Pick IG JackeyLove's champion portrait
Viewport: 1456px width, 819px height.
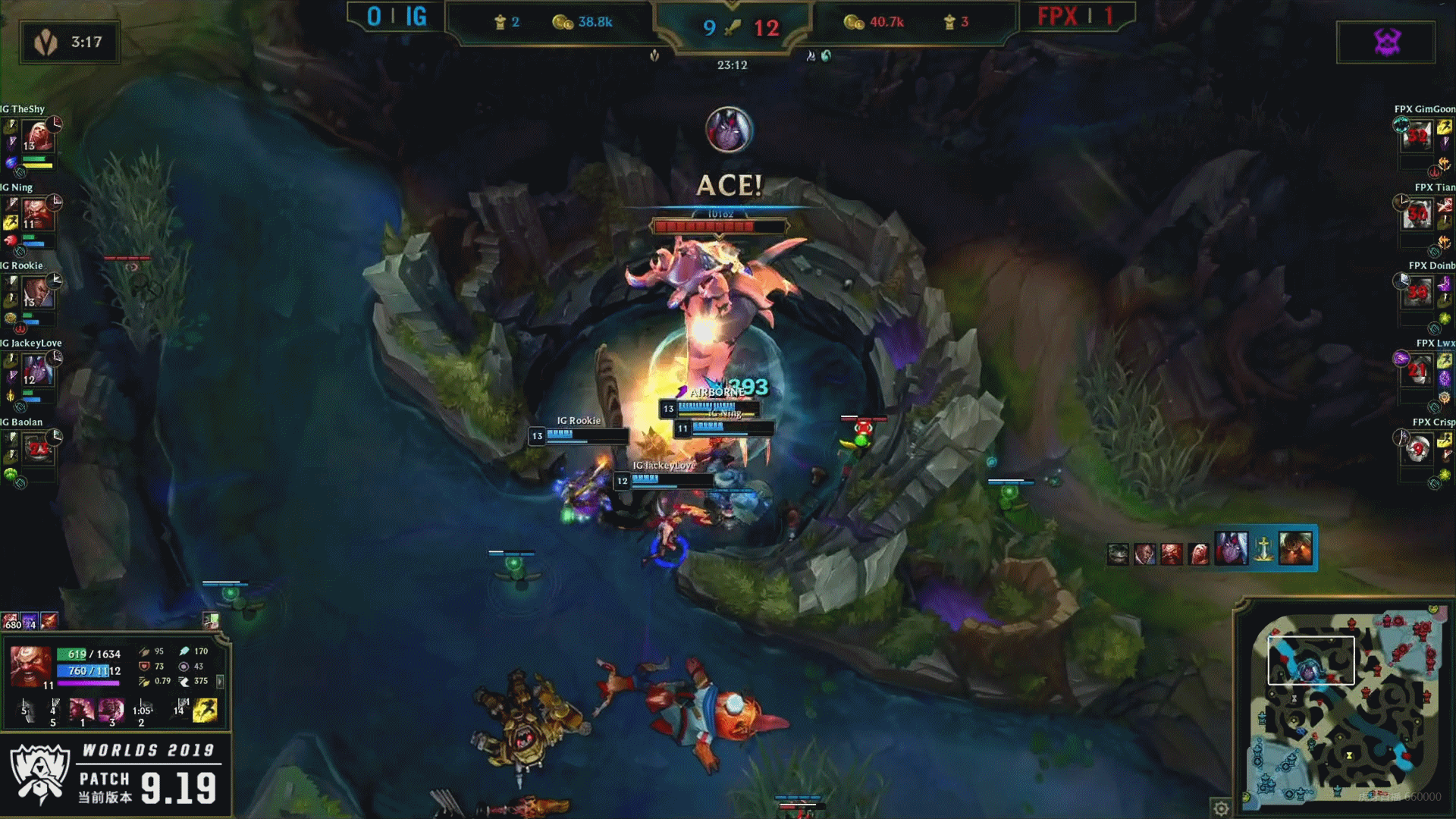point(37,372)
